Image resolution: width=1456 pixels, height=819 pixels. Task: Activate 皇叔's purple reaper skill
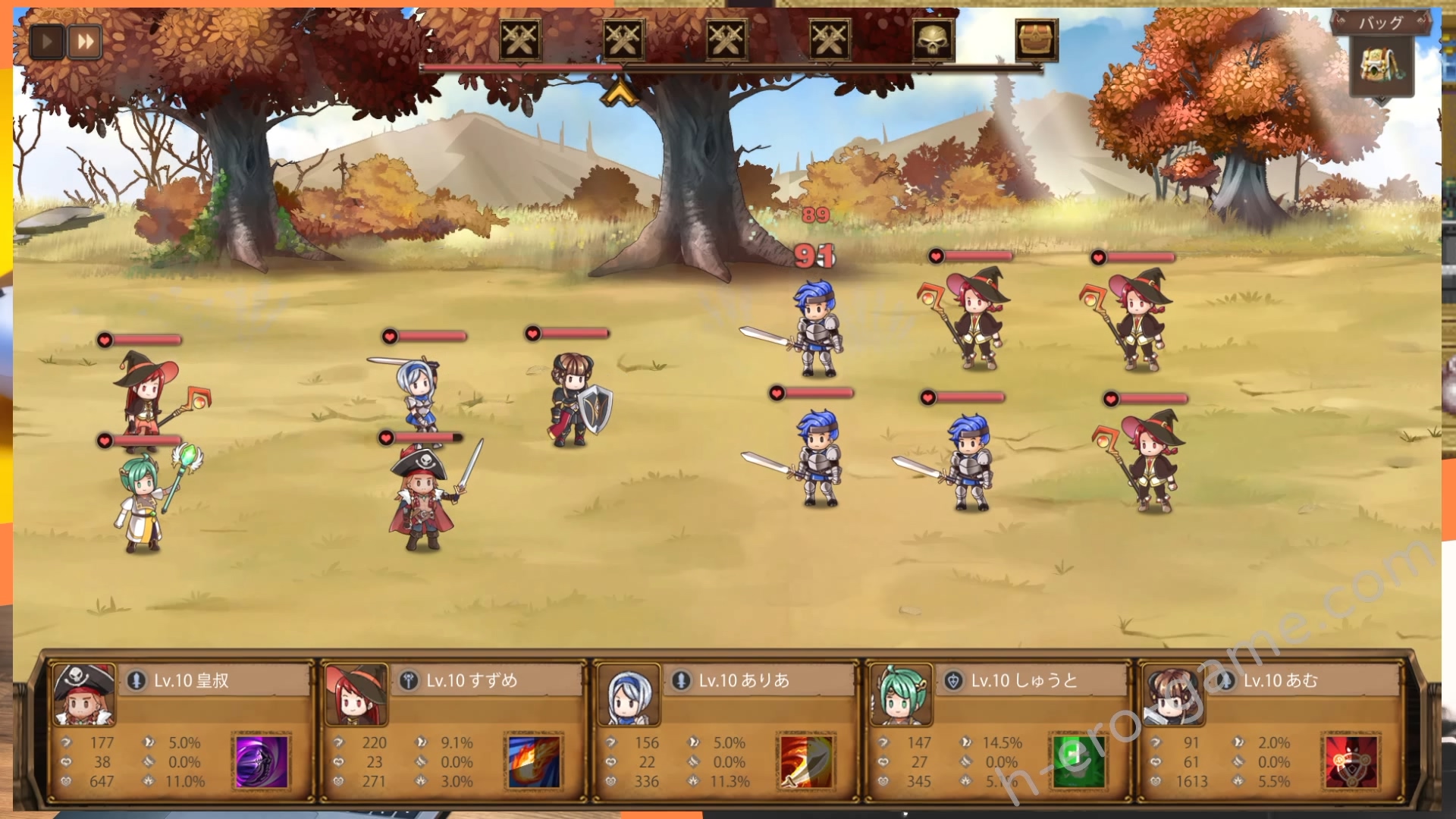tap(262, 761)
